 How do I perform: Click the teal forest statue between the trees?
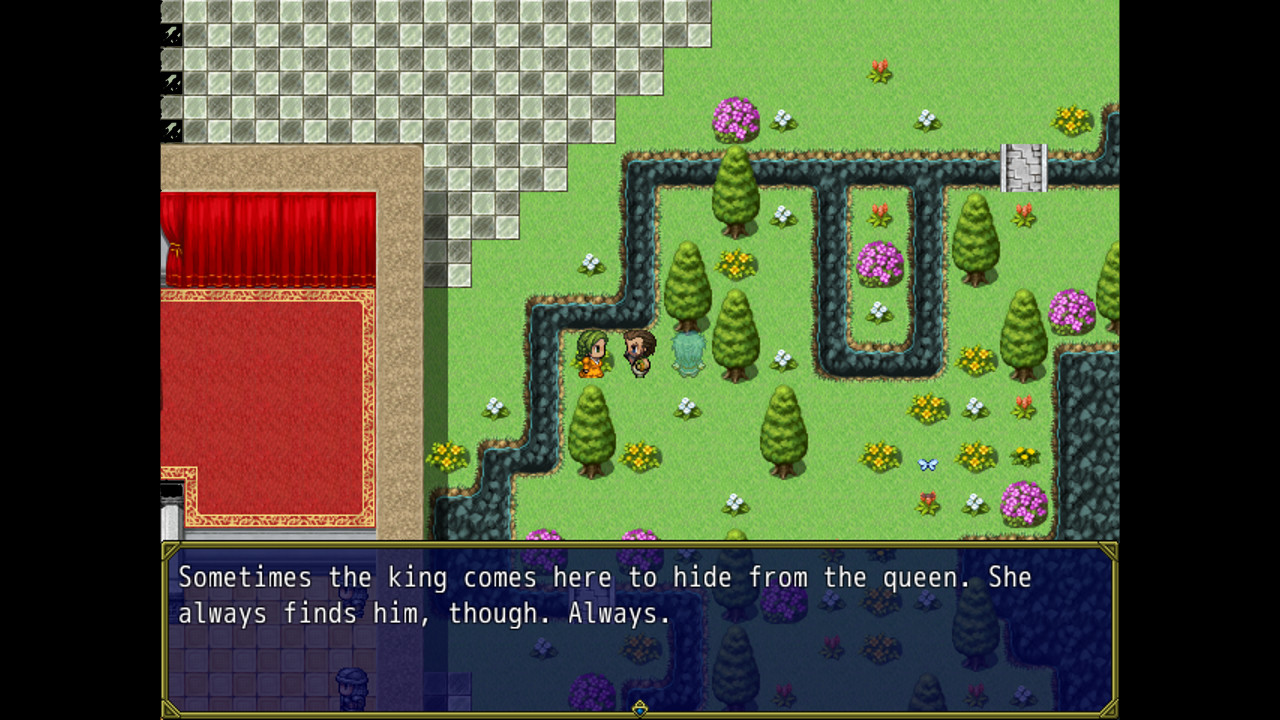click(688, 352)
